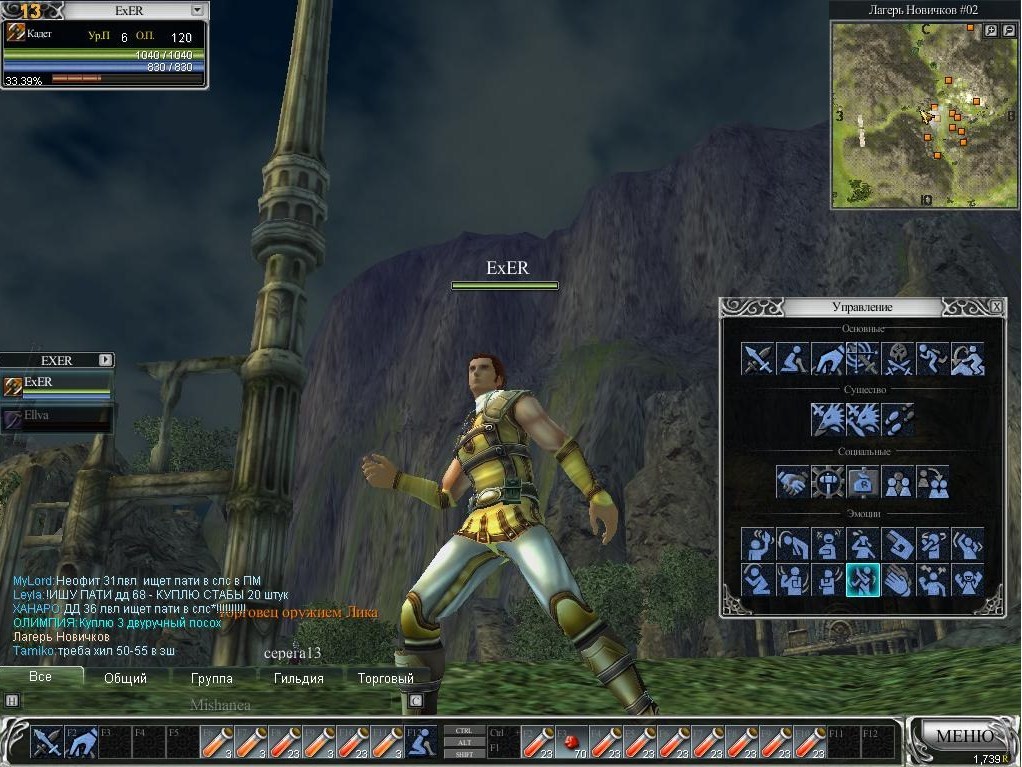
Task: Show the Все chat tab
Action: (x=40, y=677)
